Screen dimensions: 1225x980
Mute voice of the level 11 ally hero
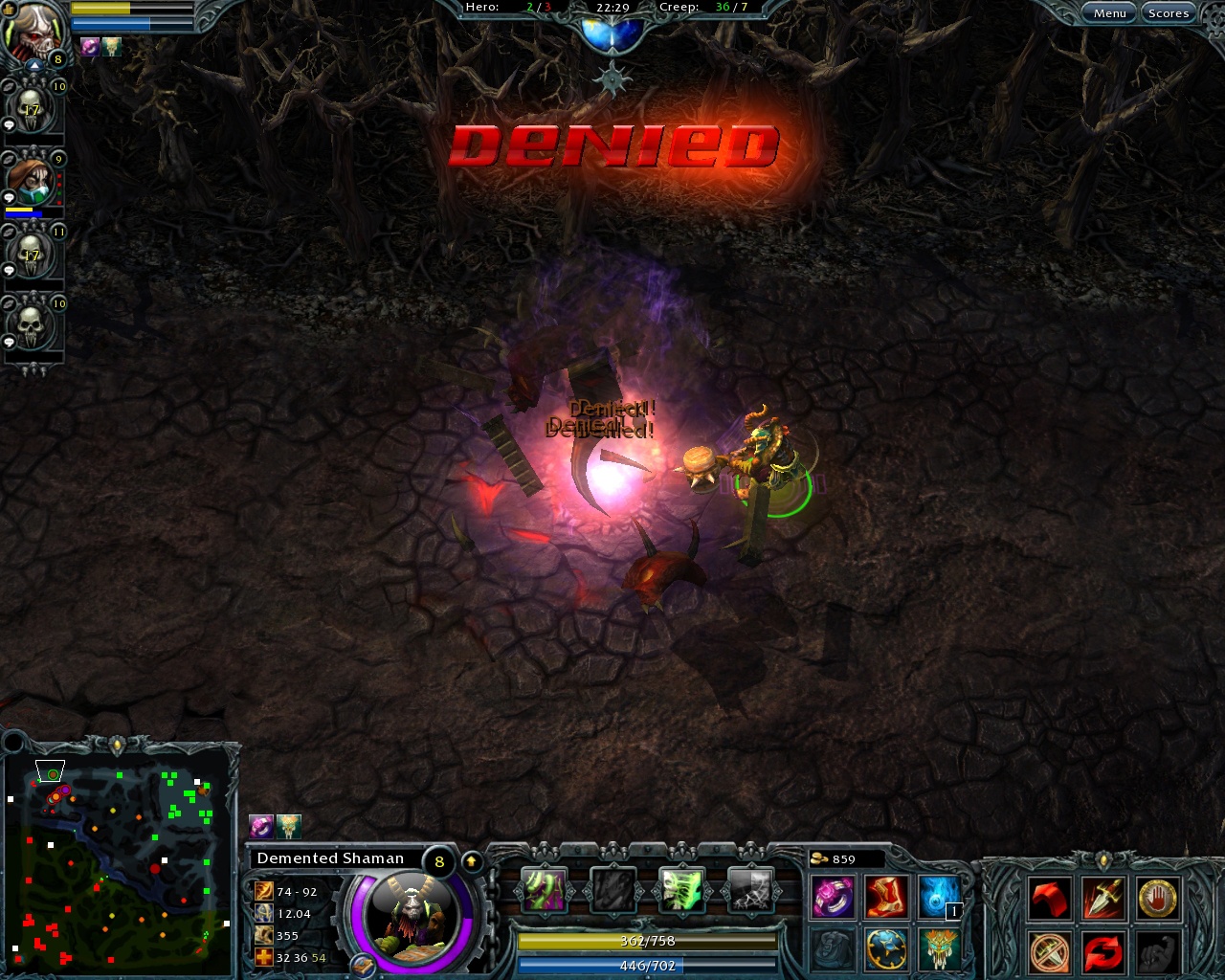[8, 233]
